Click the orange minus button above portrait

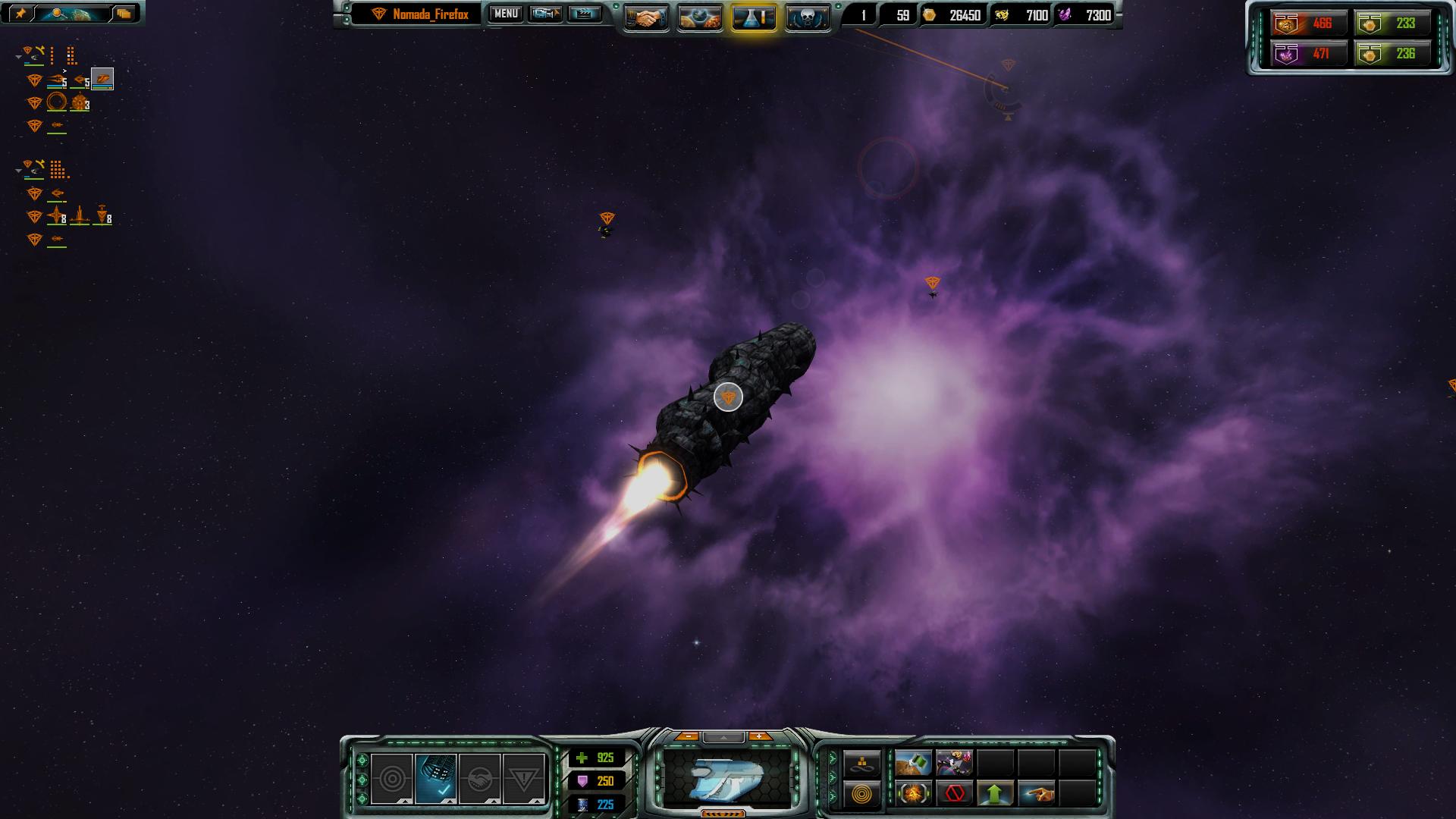tap(687, 736)
